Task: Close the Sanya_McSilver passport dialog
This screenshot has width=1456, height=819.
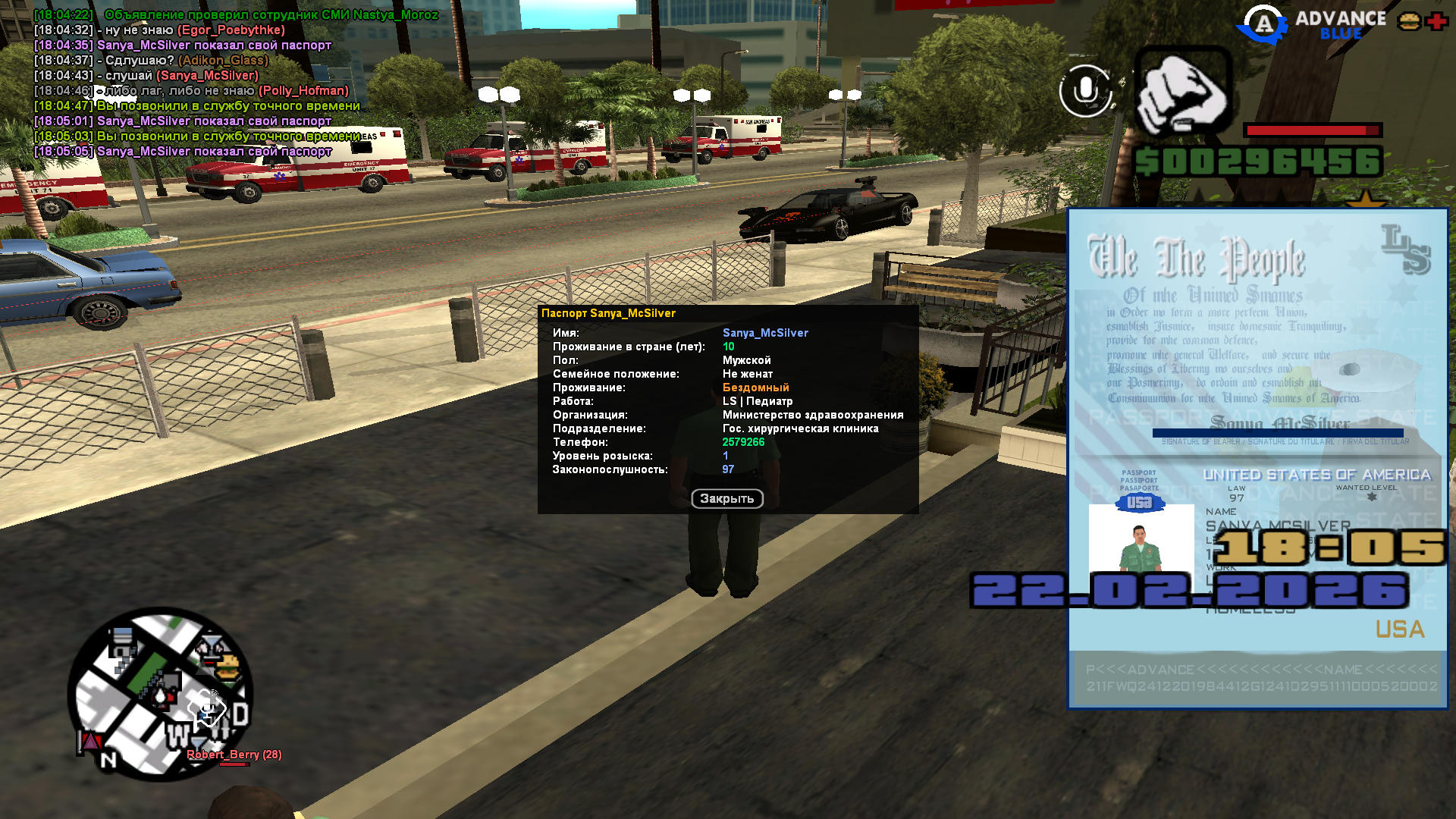Action: pyautogui.click(x=726, y=499)
